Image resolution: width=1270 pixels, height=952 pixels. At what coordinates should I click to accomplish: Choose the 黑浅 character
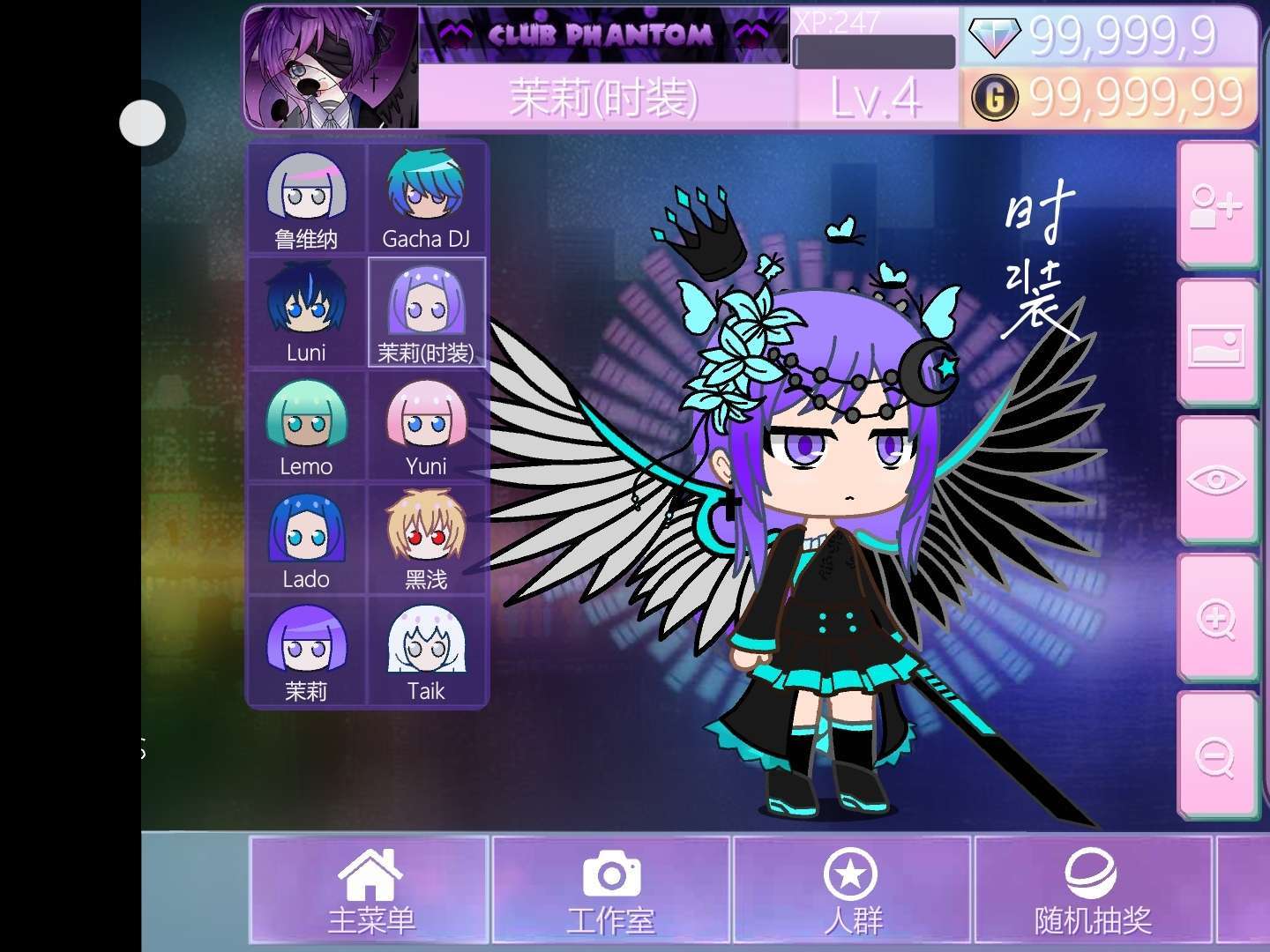(x=426, y=539)
